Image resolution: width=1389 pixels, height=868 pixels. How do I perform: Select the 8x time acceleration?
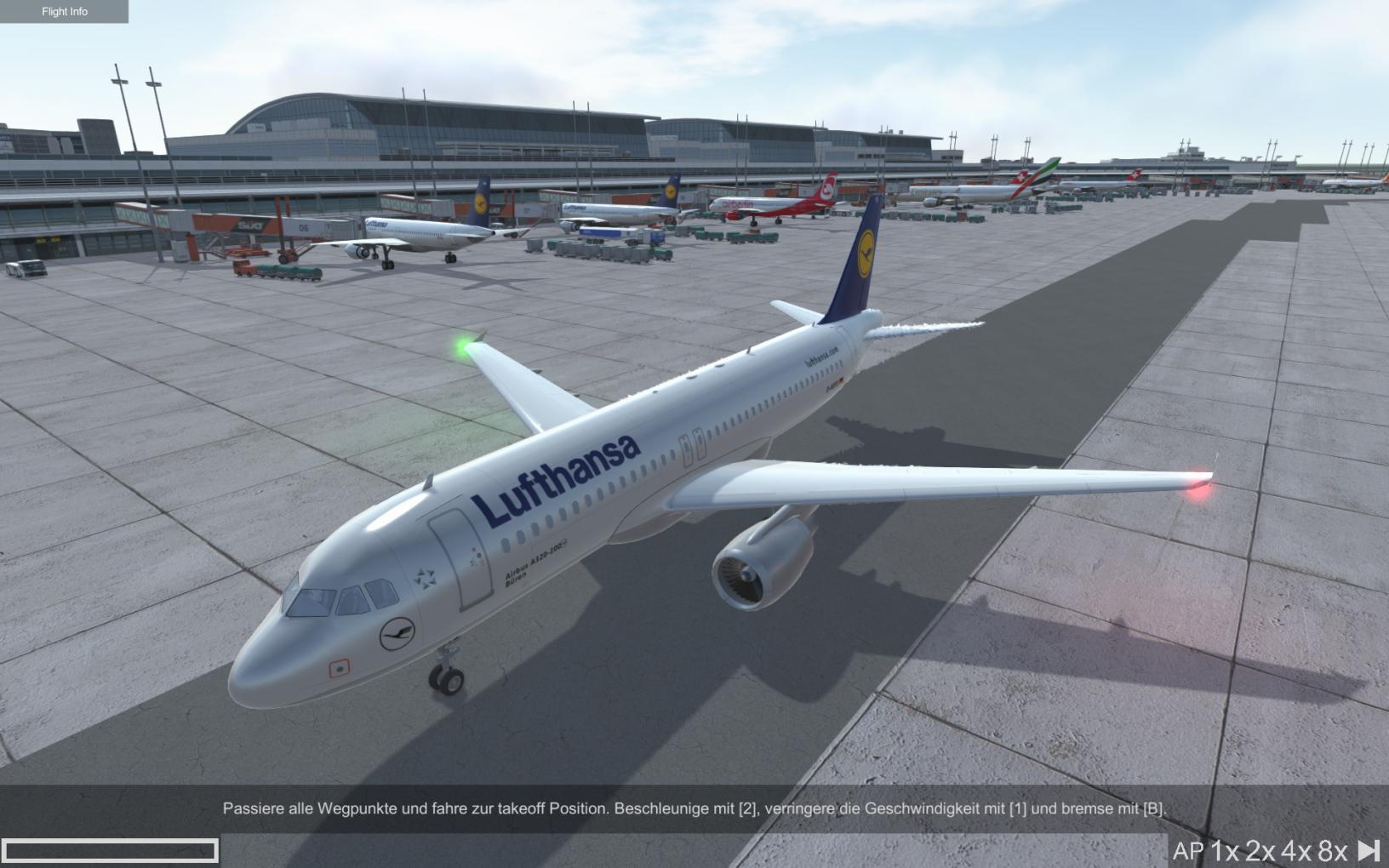coord(1333,851)
